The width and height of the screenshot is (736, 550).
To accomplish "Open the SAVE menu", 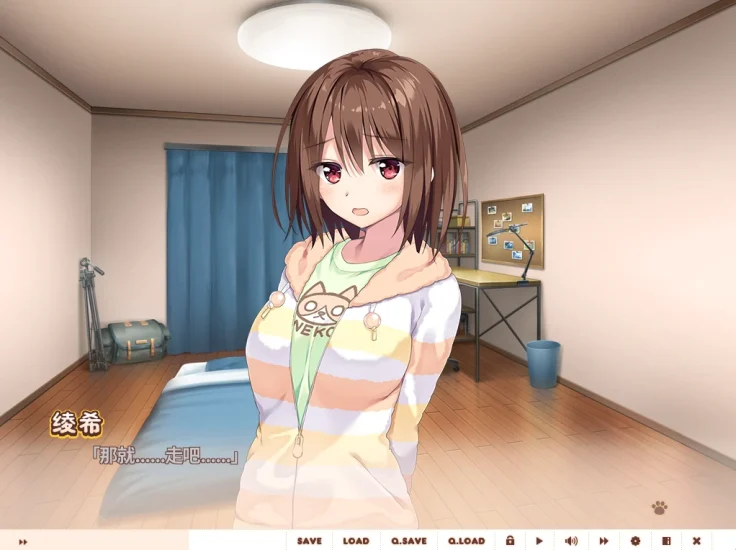I will (x=309, y=541).
